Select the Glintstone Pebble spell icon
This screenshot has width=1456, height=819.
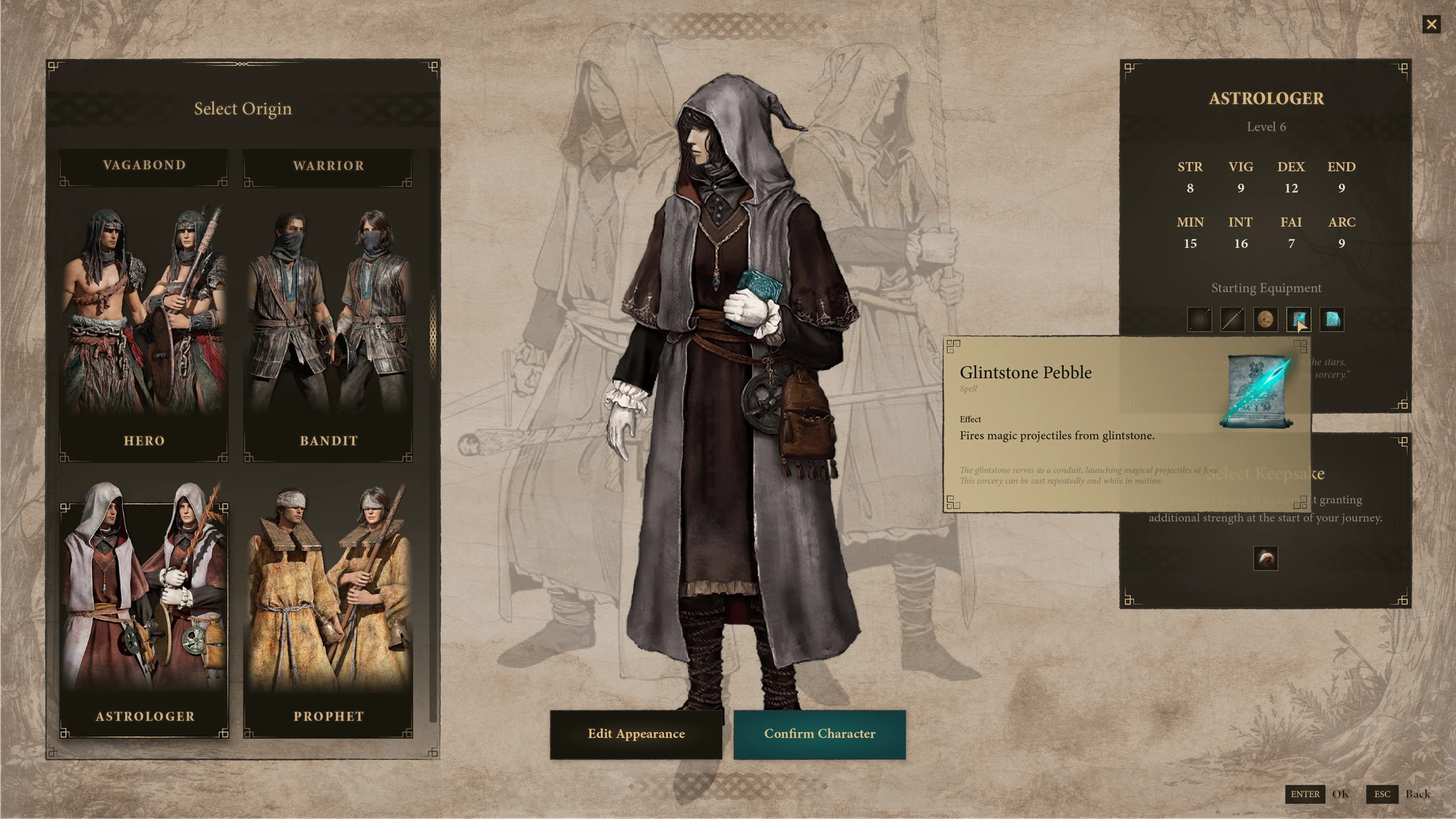(1297, 319)
